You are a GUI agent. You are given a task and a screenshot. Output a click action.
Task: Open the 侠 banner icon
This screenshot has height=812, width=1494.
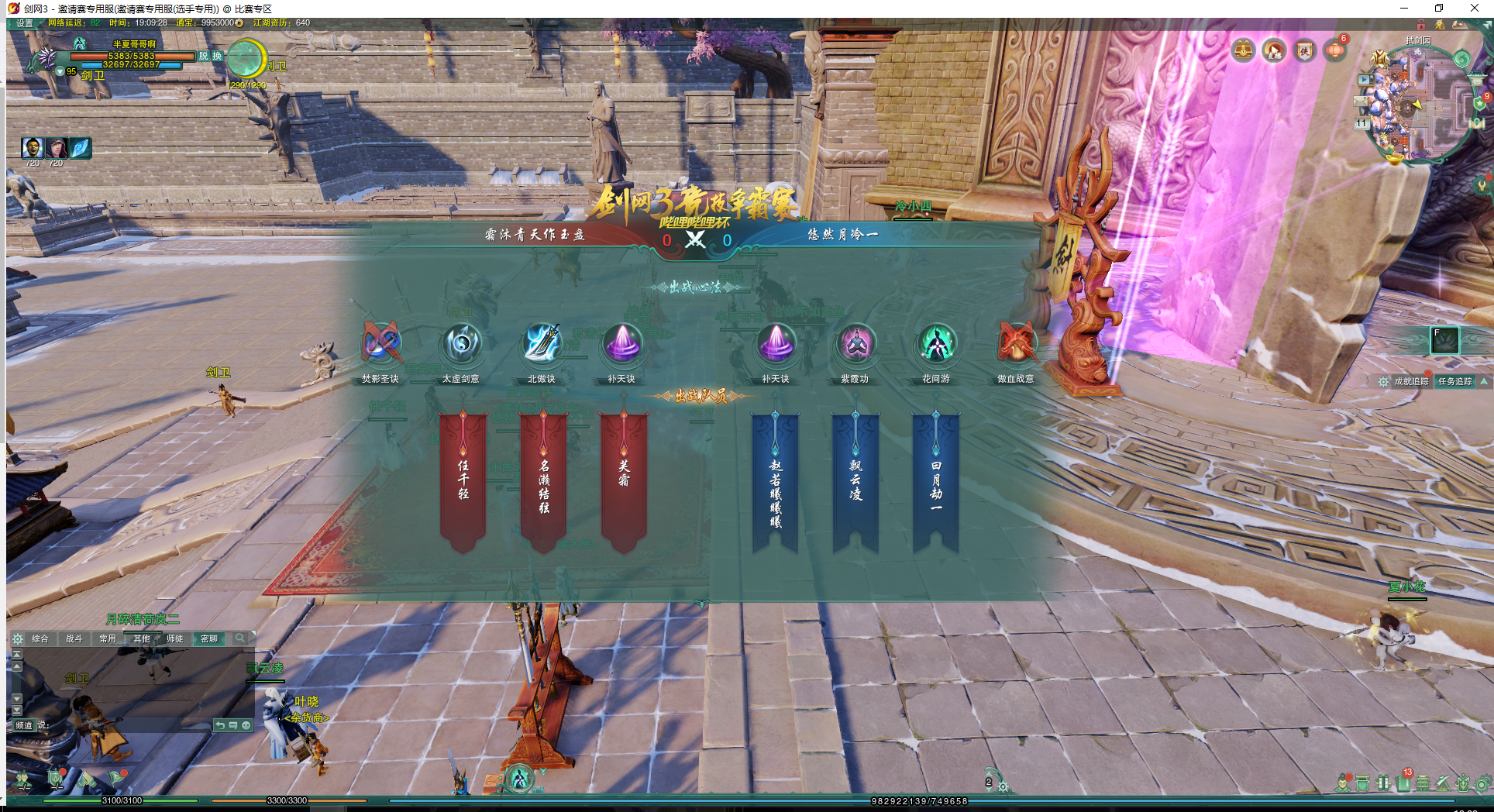pyautogui.click(x=1305, y=51)
